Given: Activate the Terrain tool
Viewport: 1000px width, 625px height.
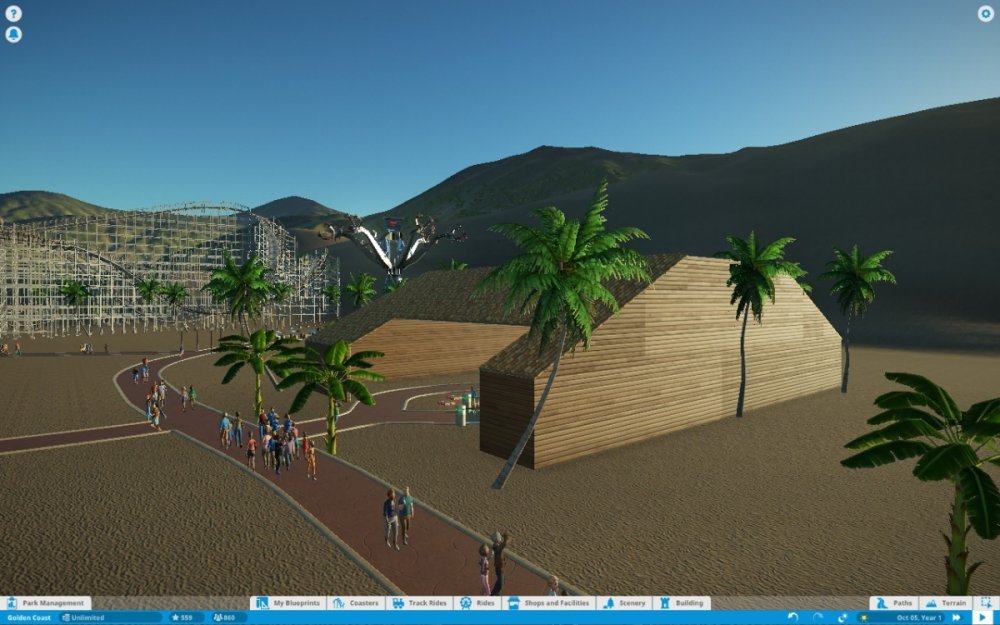Looking at the screenshot, I should 945,604.
